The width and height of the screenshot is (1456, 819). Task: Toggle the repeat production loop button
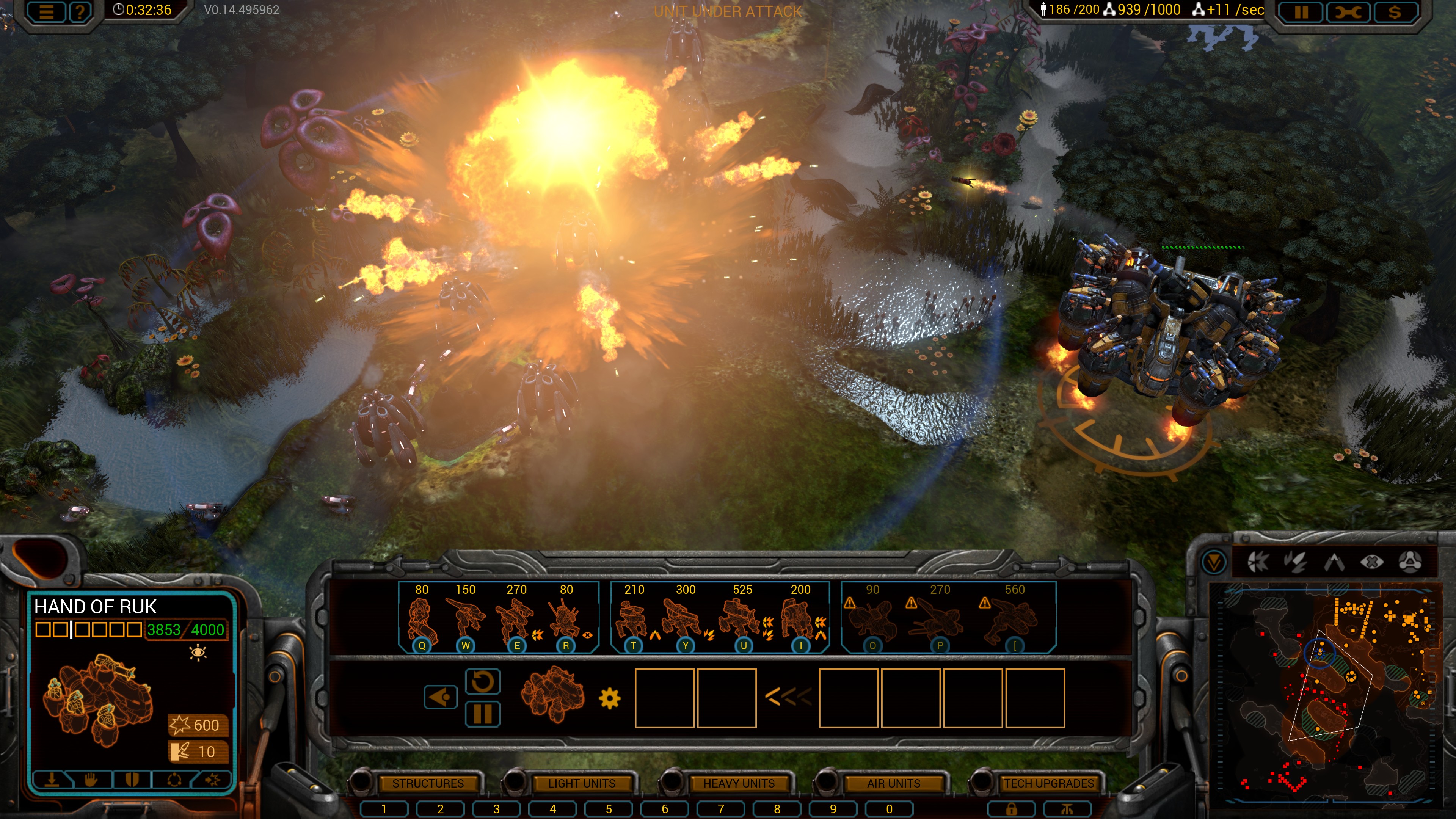(482, 682)
